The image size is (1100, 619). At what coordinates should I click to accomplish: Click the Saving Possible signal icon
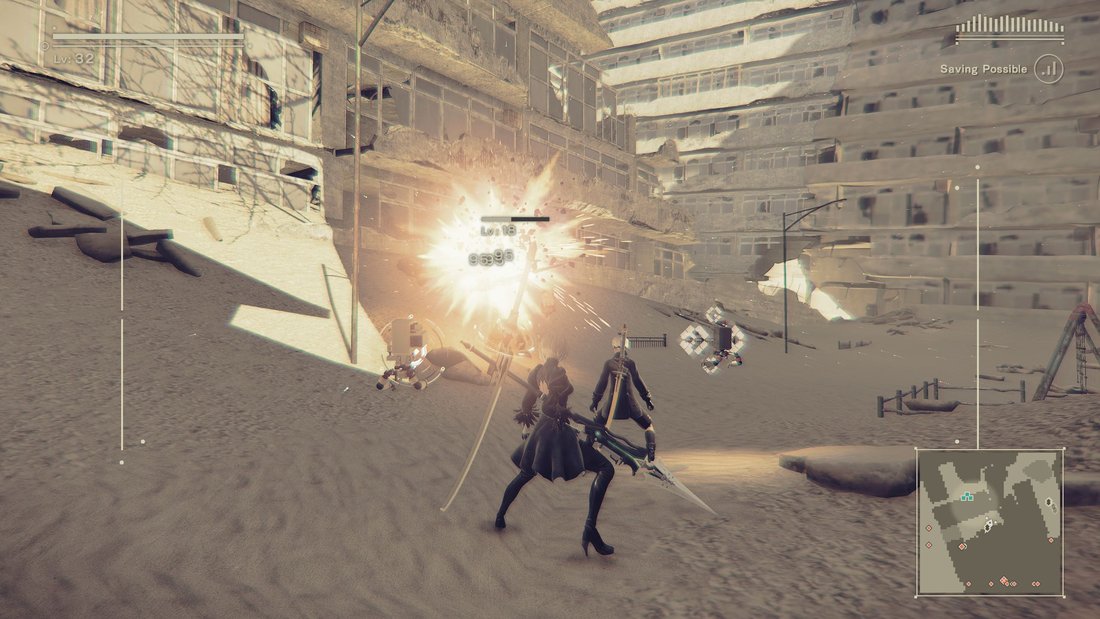pyautogui.click(x=1049, y=69)
